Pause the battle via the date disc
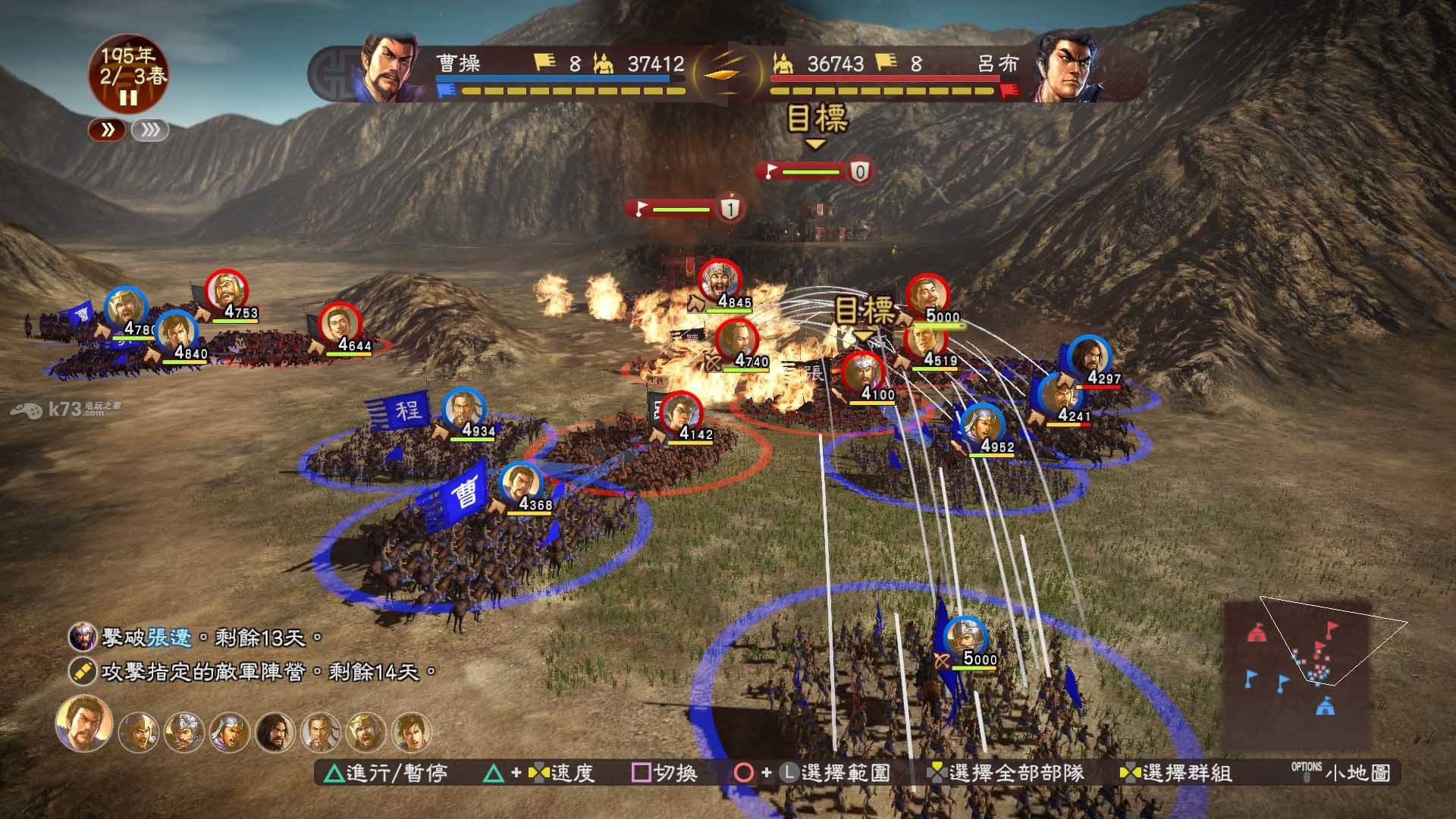Viewport: 1456px width, 819px height. click(128, 97)
